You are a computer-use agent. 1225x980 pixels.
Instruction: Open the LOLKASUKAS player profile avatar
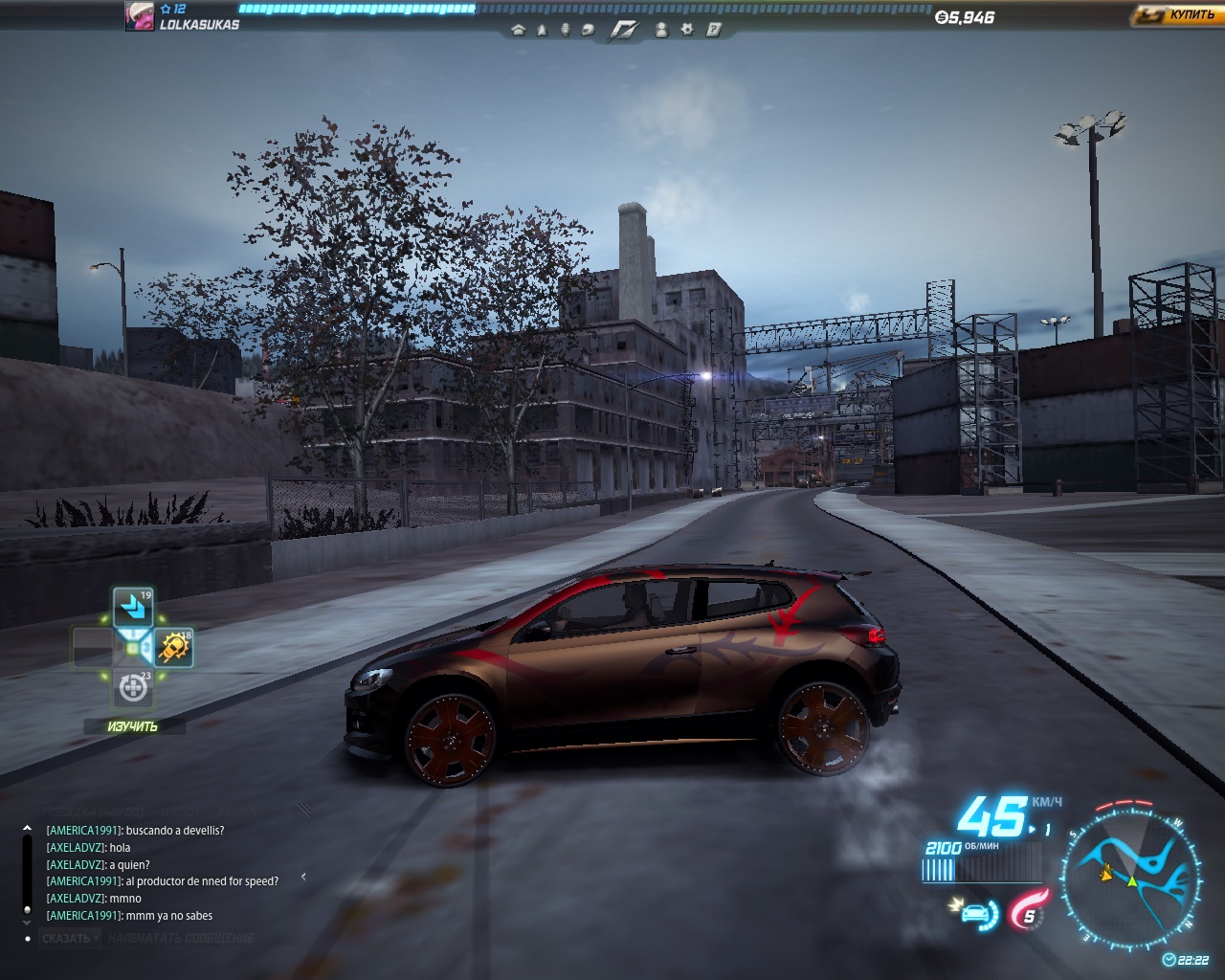pyautogui.click(x=140, y=16)
